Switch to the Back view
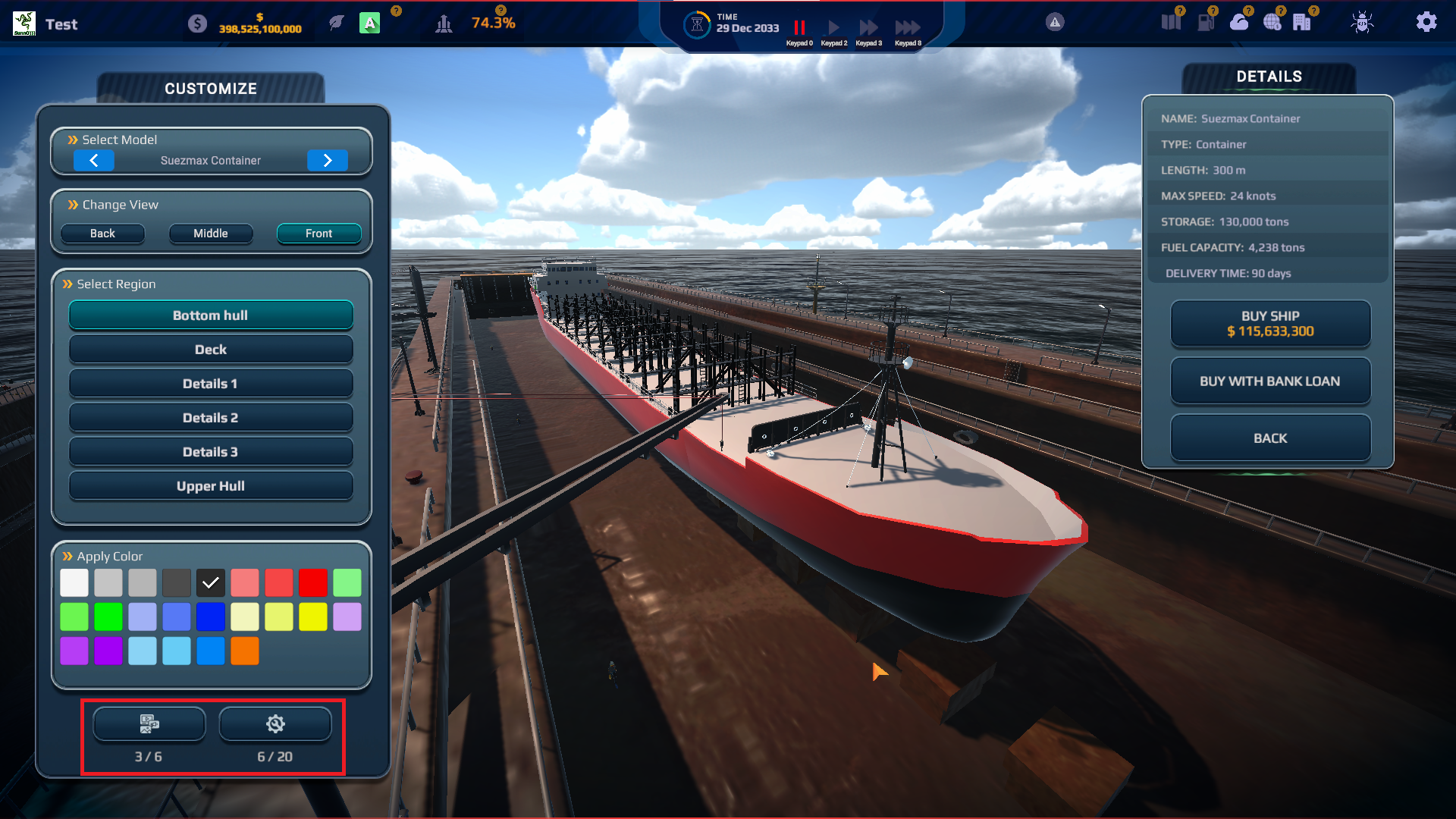Viewport: 1456px width, 819px height. (x=102, y=233)
